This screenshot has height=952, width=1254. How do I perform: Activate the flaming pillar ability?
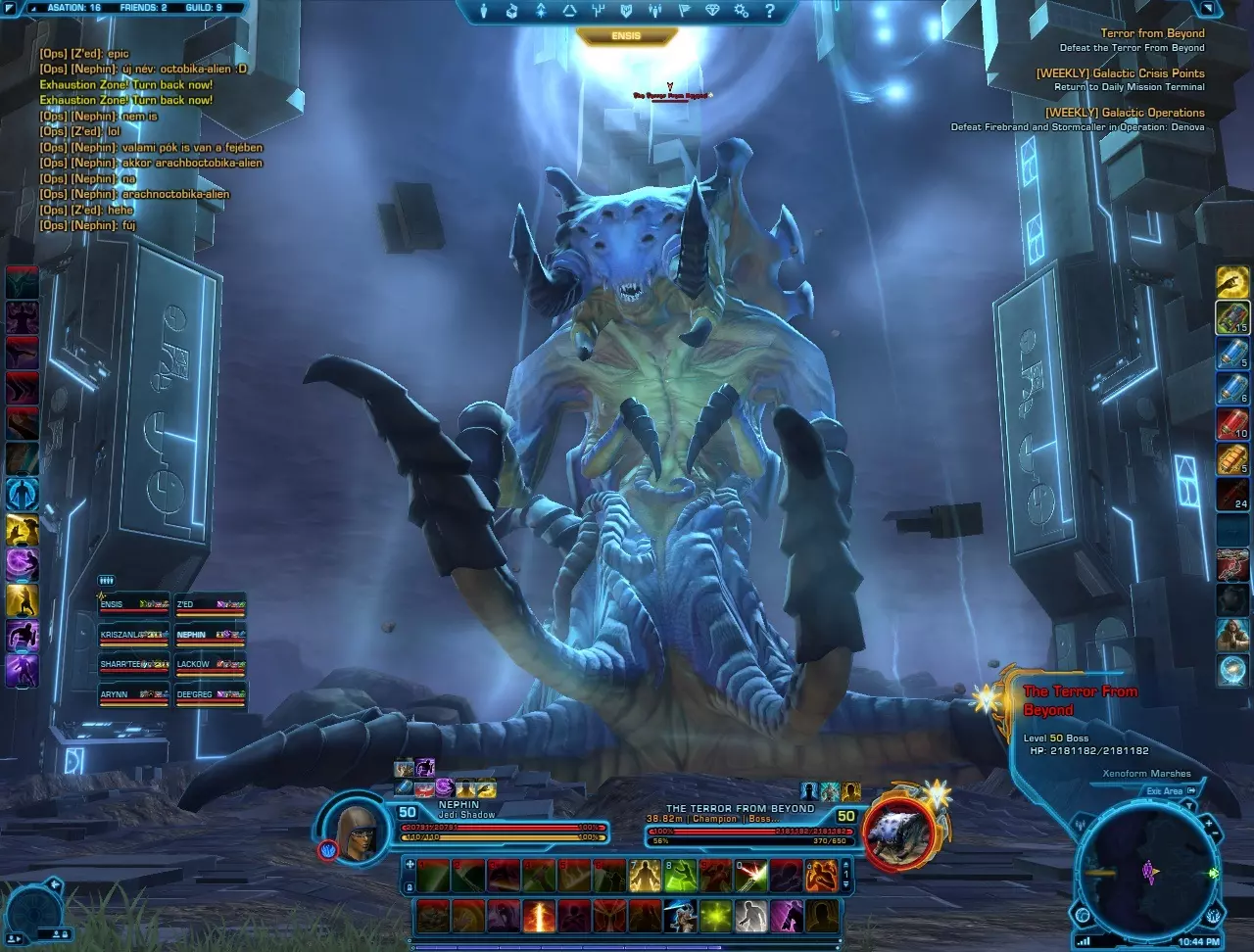coord(539,916)
